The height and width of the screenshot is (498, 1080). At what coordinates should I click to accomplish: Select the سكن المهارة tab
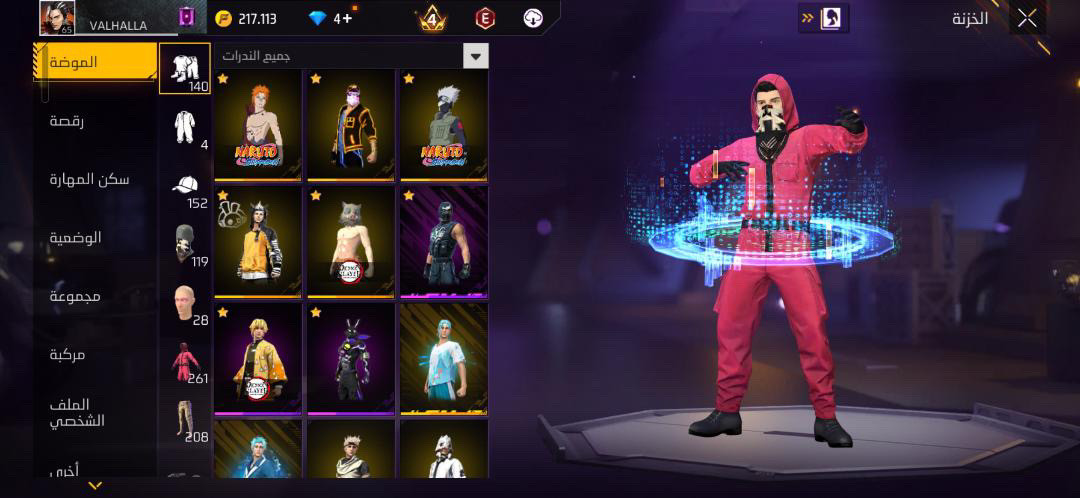(89, 179)
